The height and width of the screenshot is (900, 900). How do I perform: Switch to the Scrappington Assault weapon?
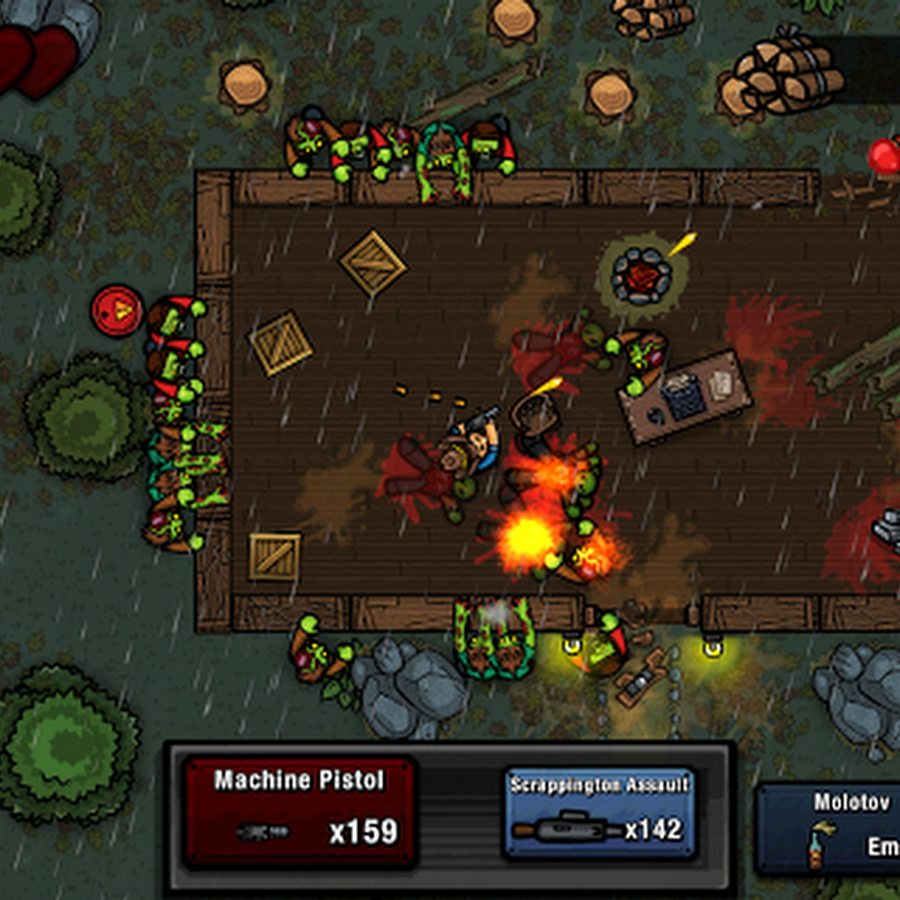pyautogui.click(x=599, y=813)
